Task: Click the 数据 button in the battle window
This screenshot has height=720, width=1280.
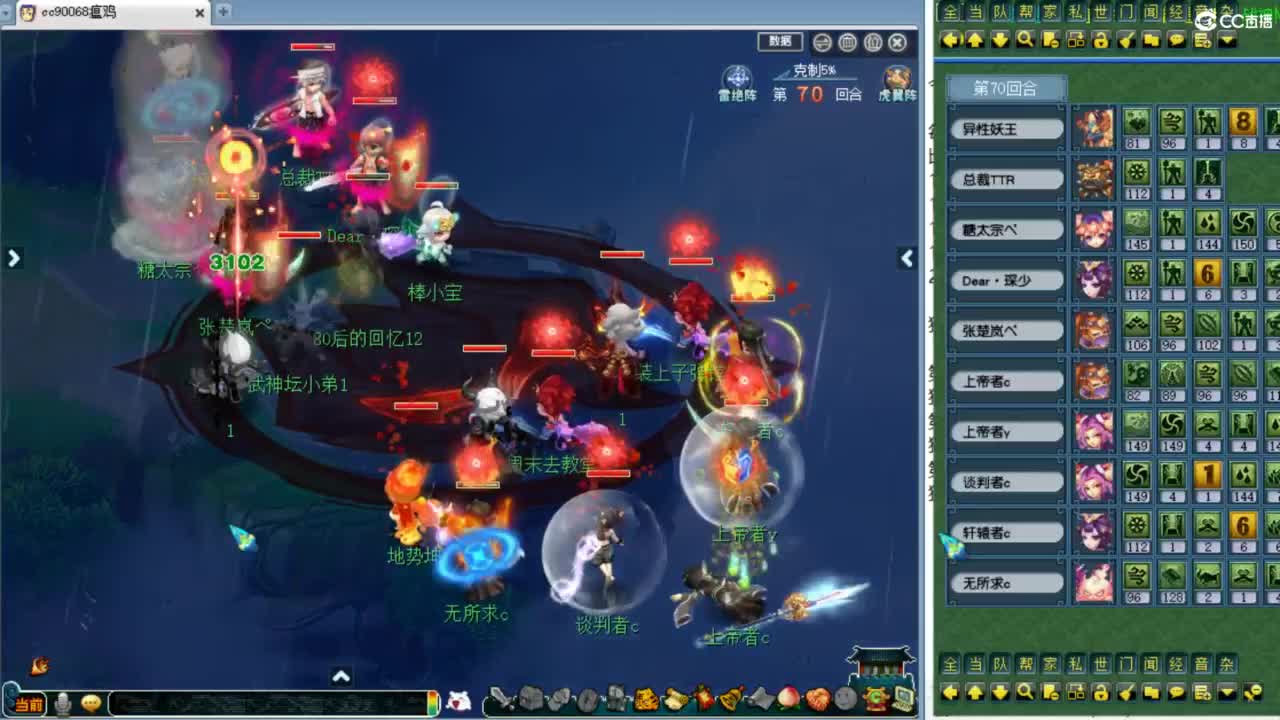Action: point(779,42)
